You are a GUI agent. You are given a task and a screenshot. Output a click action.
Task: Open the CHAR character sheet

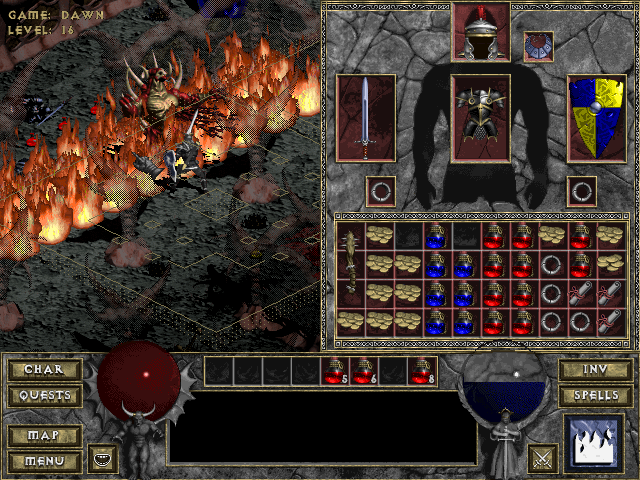tap(44, 370)
